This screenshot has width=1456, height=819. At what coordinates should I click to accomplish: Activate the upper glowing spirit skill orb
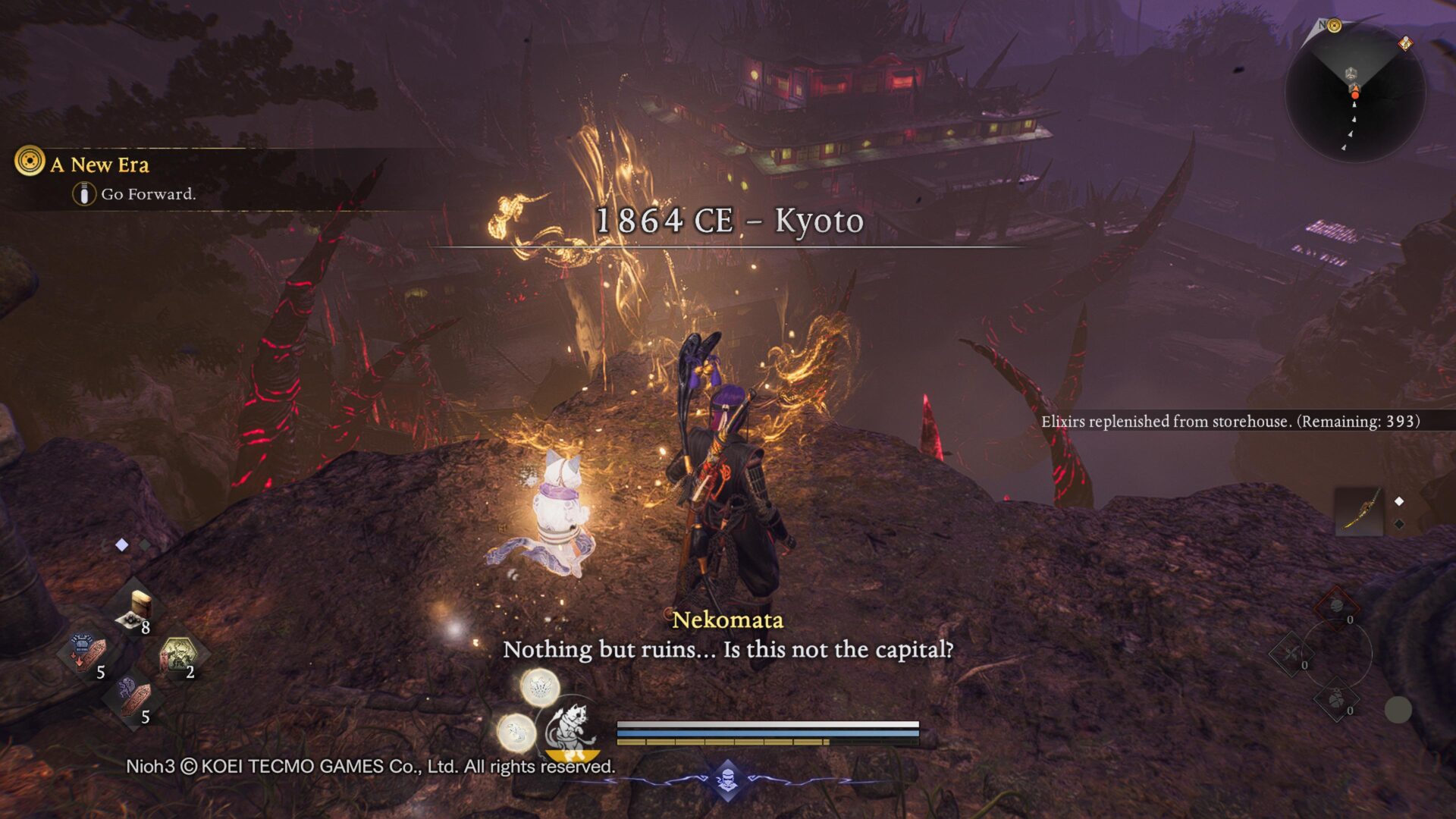pyautogui.click(x=540, y=688)
